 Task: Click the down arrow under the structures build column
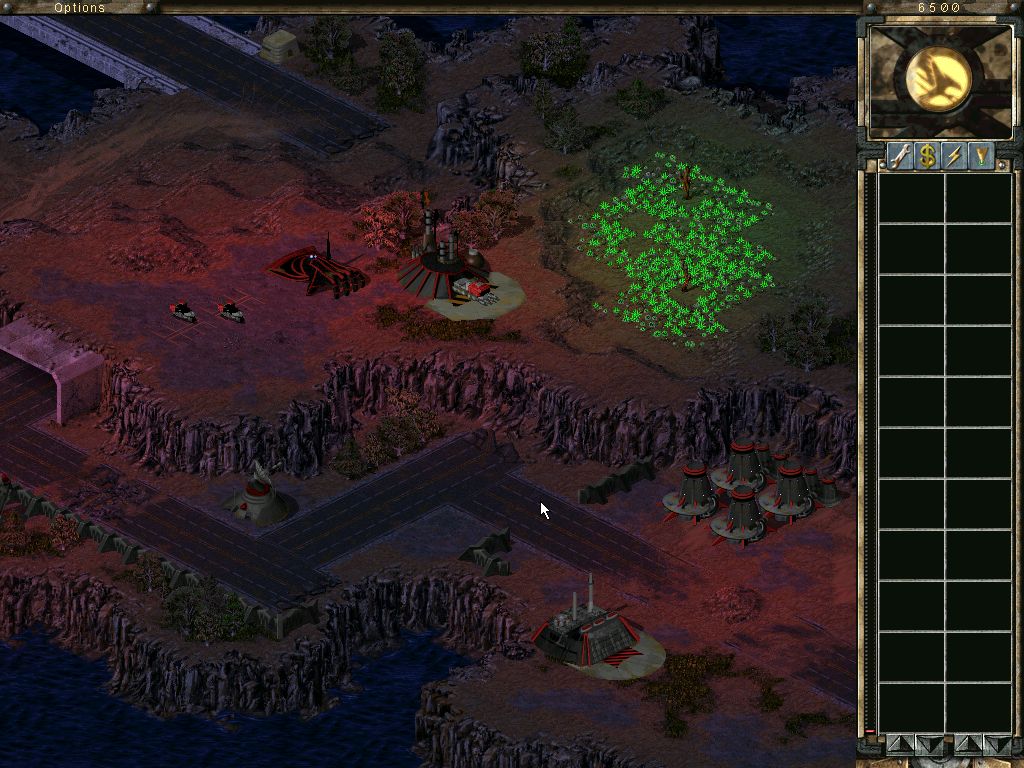coord(929,744)
